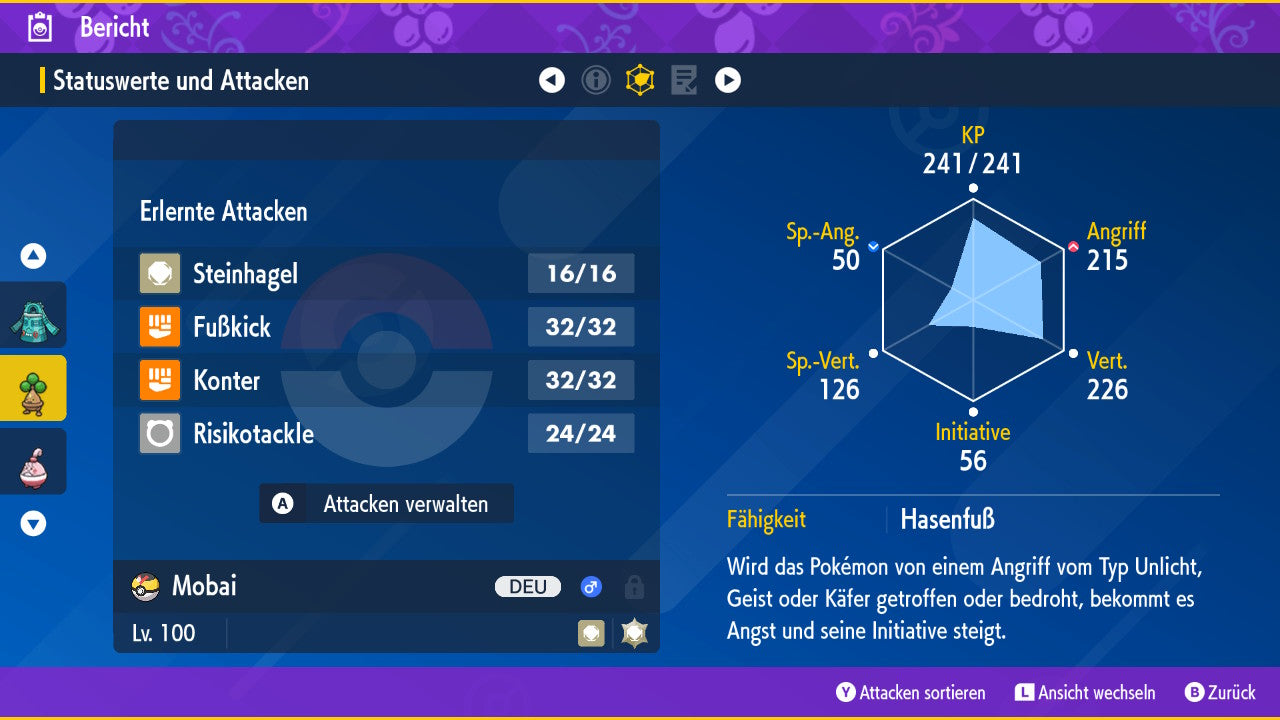This screenshot has height=720, width=1280.
Task: Go to next summary page arrow
Action: pos(728,80)
